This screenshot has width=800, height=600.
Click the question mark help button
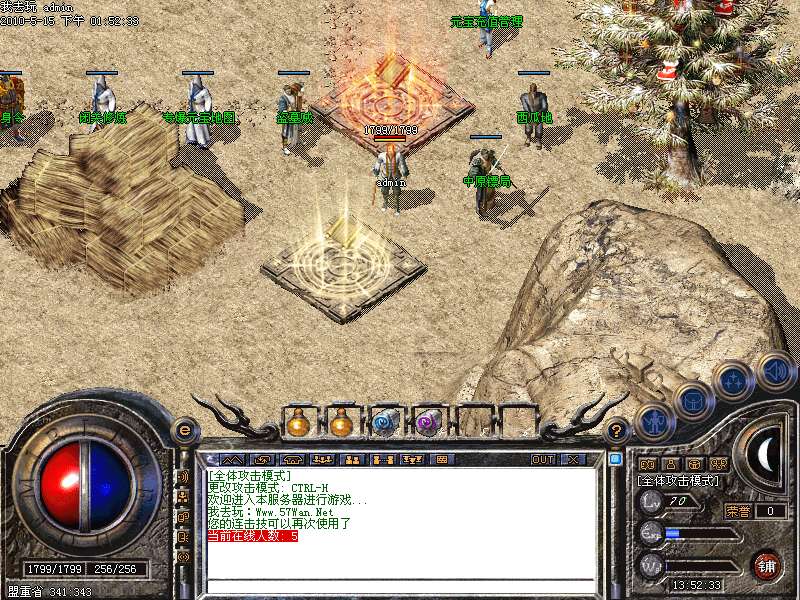(x=618, y=430)
